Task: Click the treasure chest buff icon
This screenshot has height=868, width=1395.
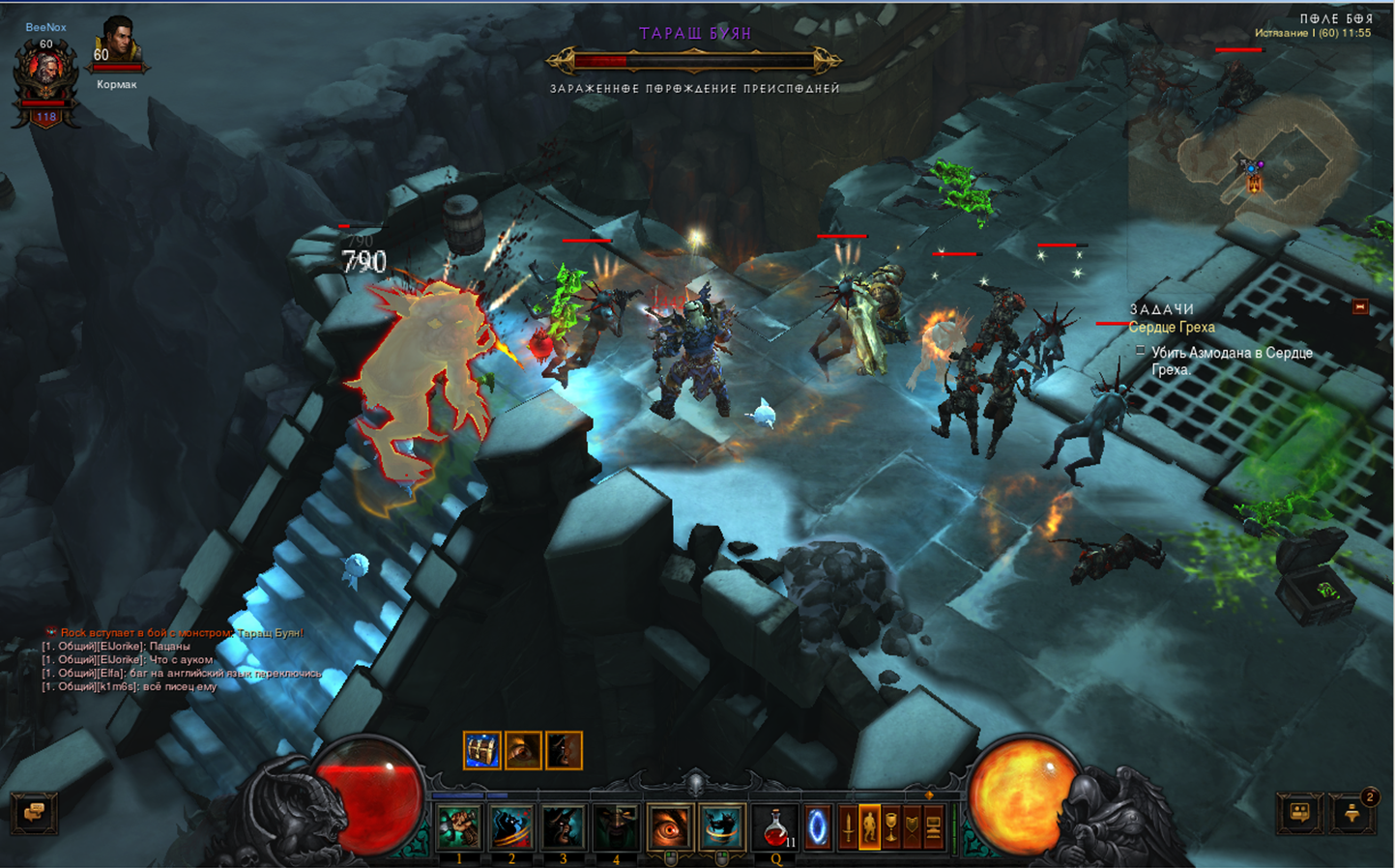Action: coord(481,750)
